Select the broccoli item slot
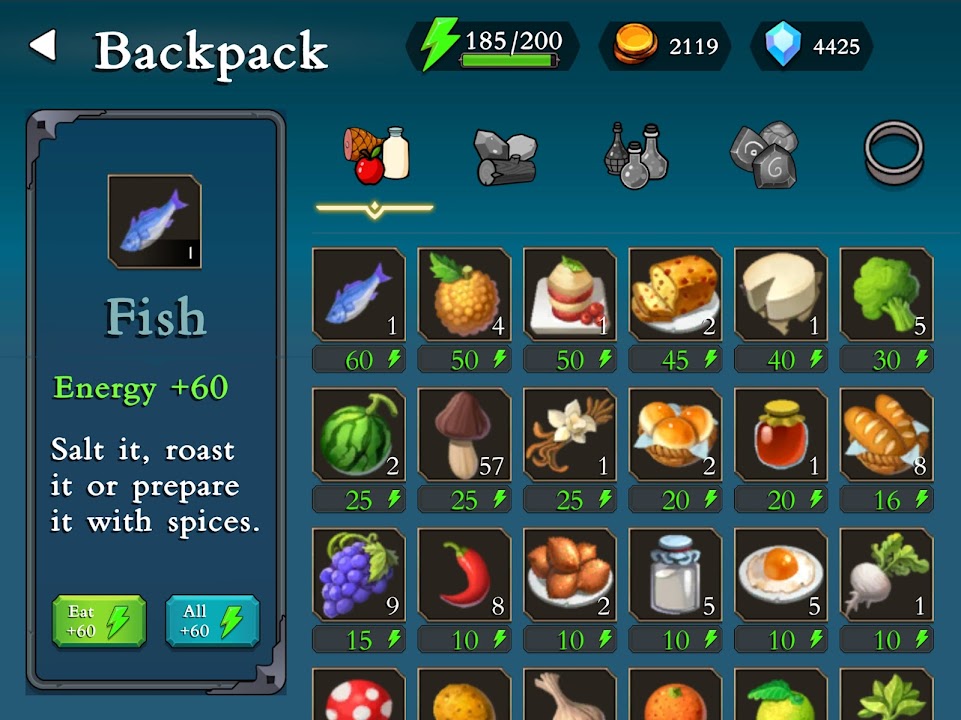The width and height of the screenshot is (961, 720). point(886,294)
